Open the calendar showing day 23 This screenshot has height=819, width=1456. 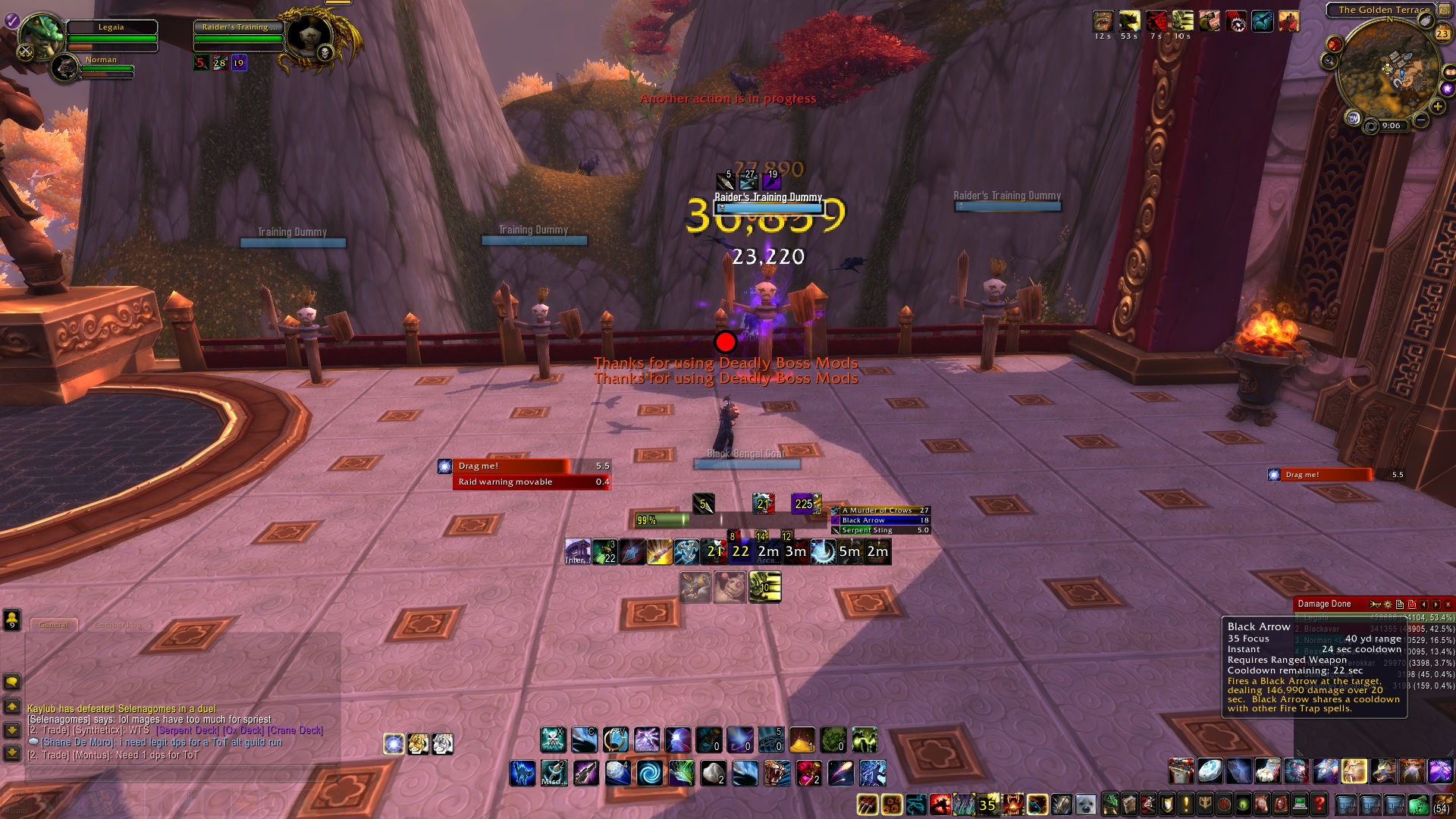[1442, 33]
